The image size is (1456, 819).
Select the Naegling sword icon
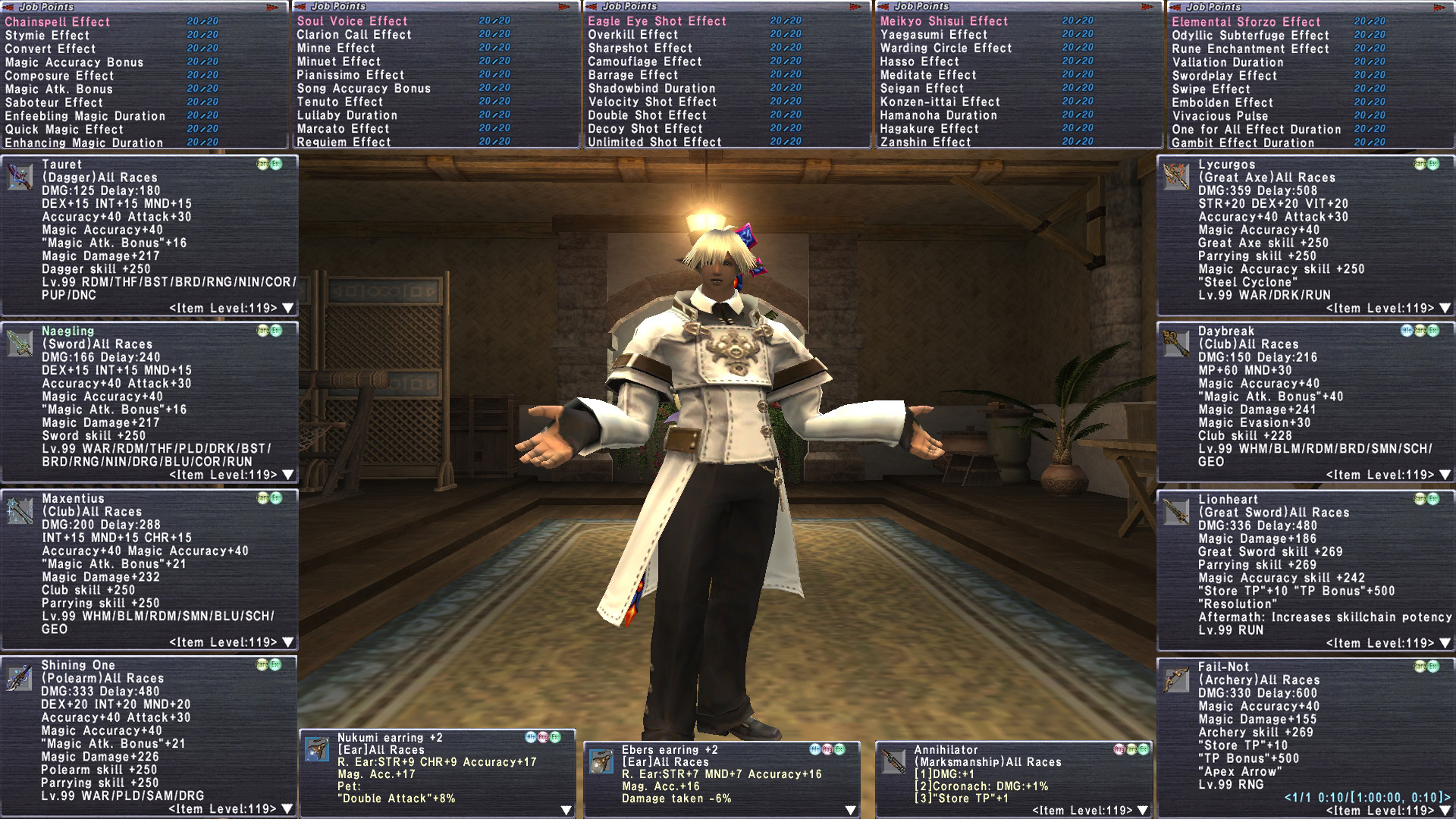coord(20,344)
